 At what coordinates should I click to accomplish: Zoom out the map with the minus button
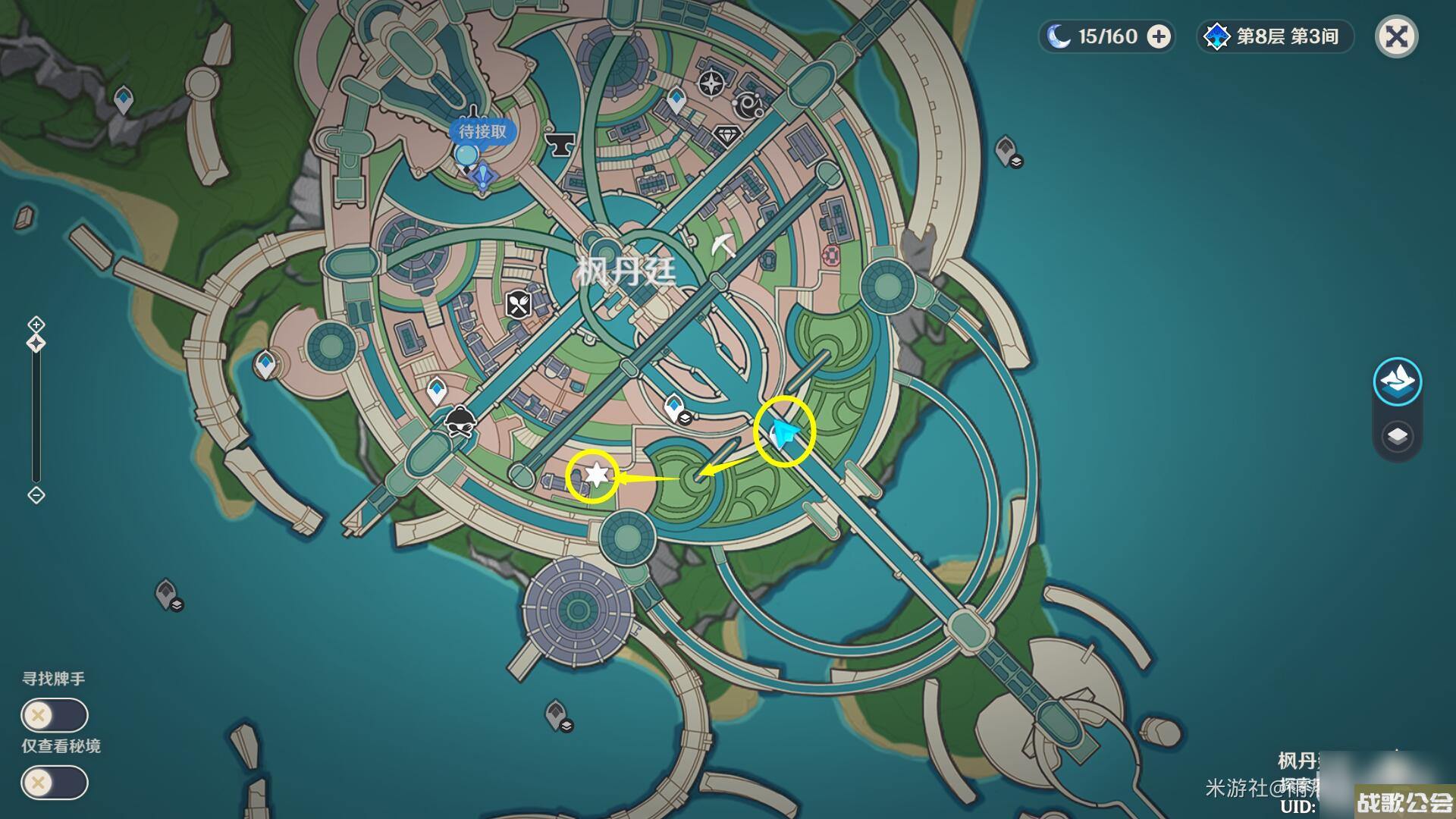coord(36,495)
